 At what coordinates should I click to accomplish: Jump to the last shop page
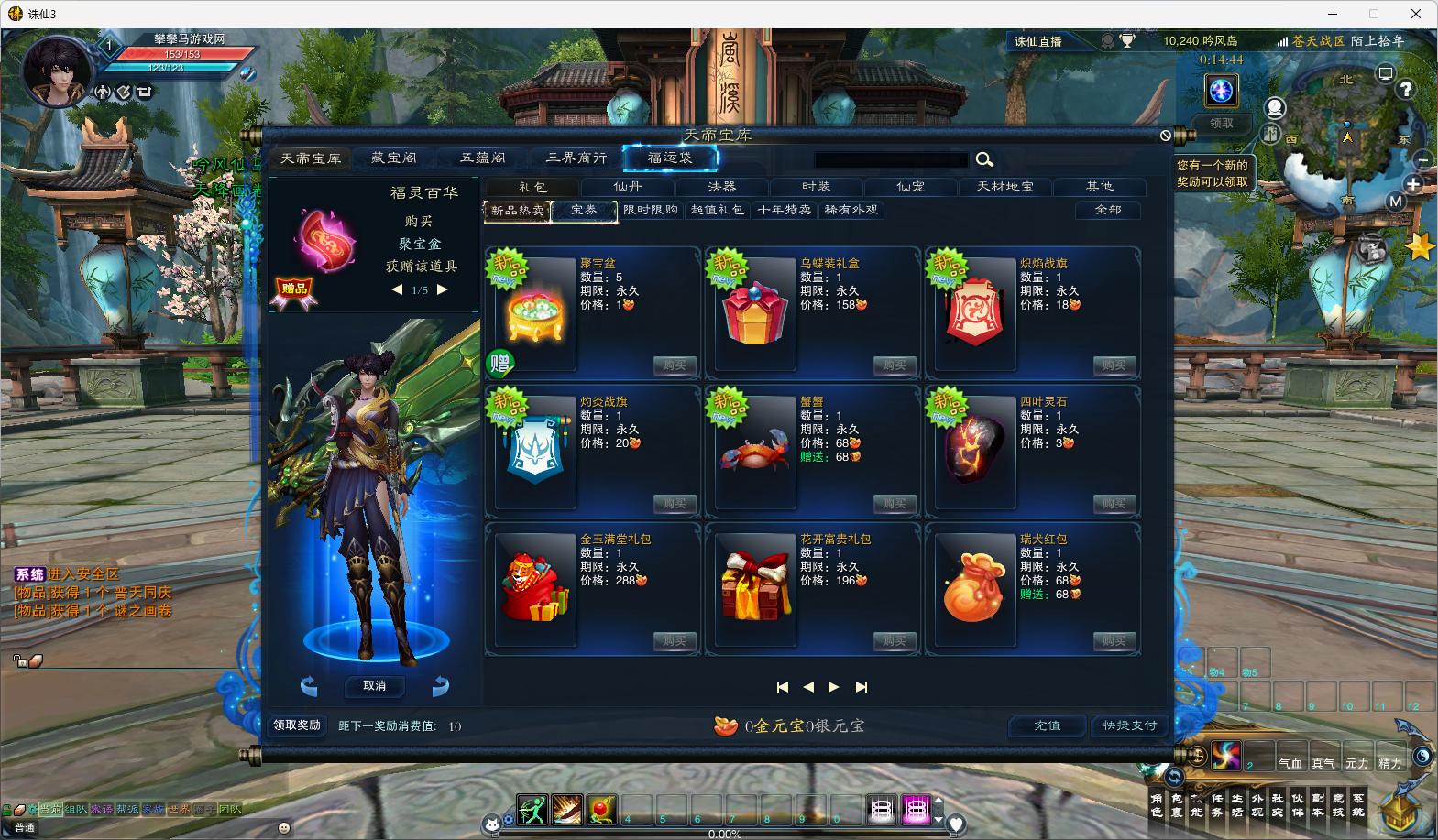(x=861, y=687)
